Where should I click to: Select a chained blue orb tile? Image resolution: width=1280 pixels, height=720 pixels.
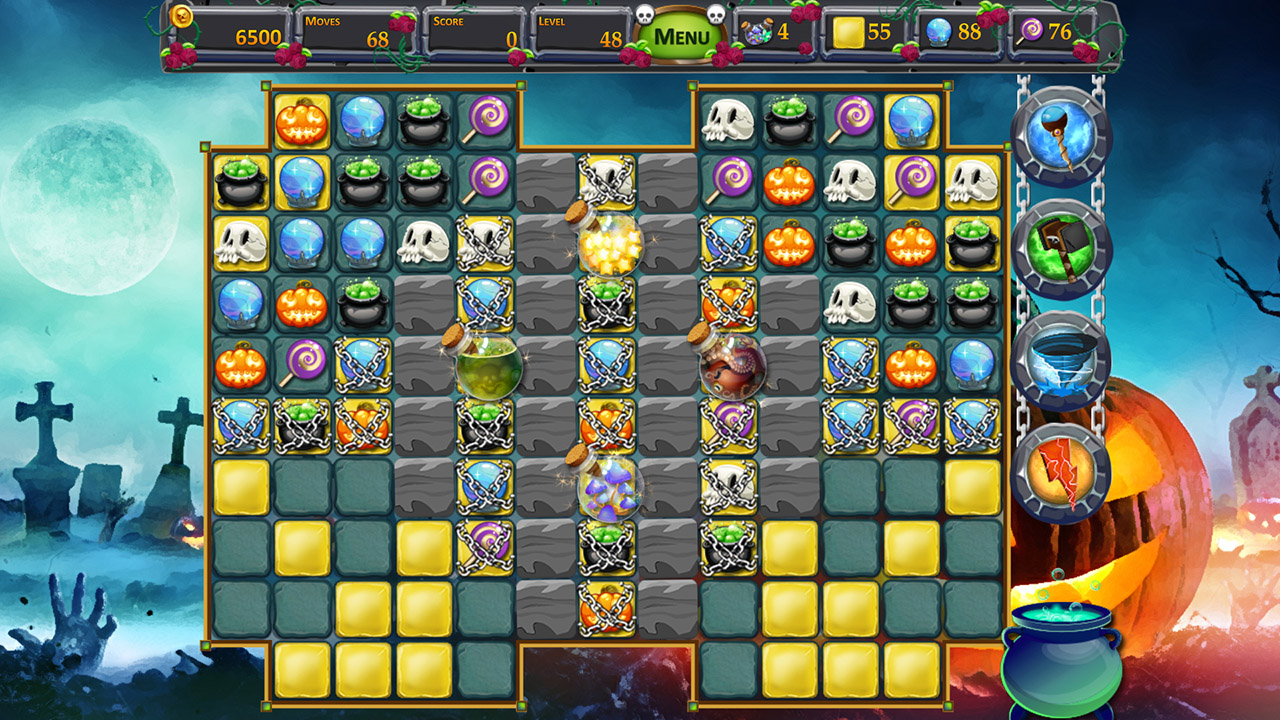(x=484, y=300)
